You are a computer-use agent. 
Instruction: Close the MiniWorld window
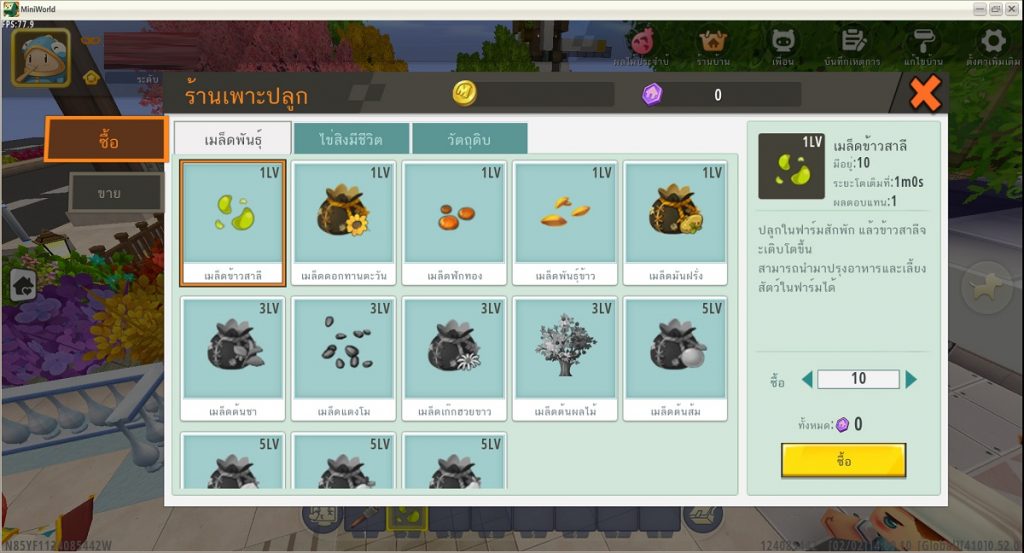click(1012, 8)
